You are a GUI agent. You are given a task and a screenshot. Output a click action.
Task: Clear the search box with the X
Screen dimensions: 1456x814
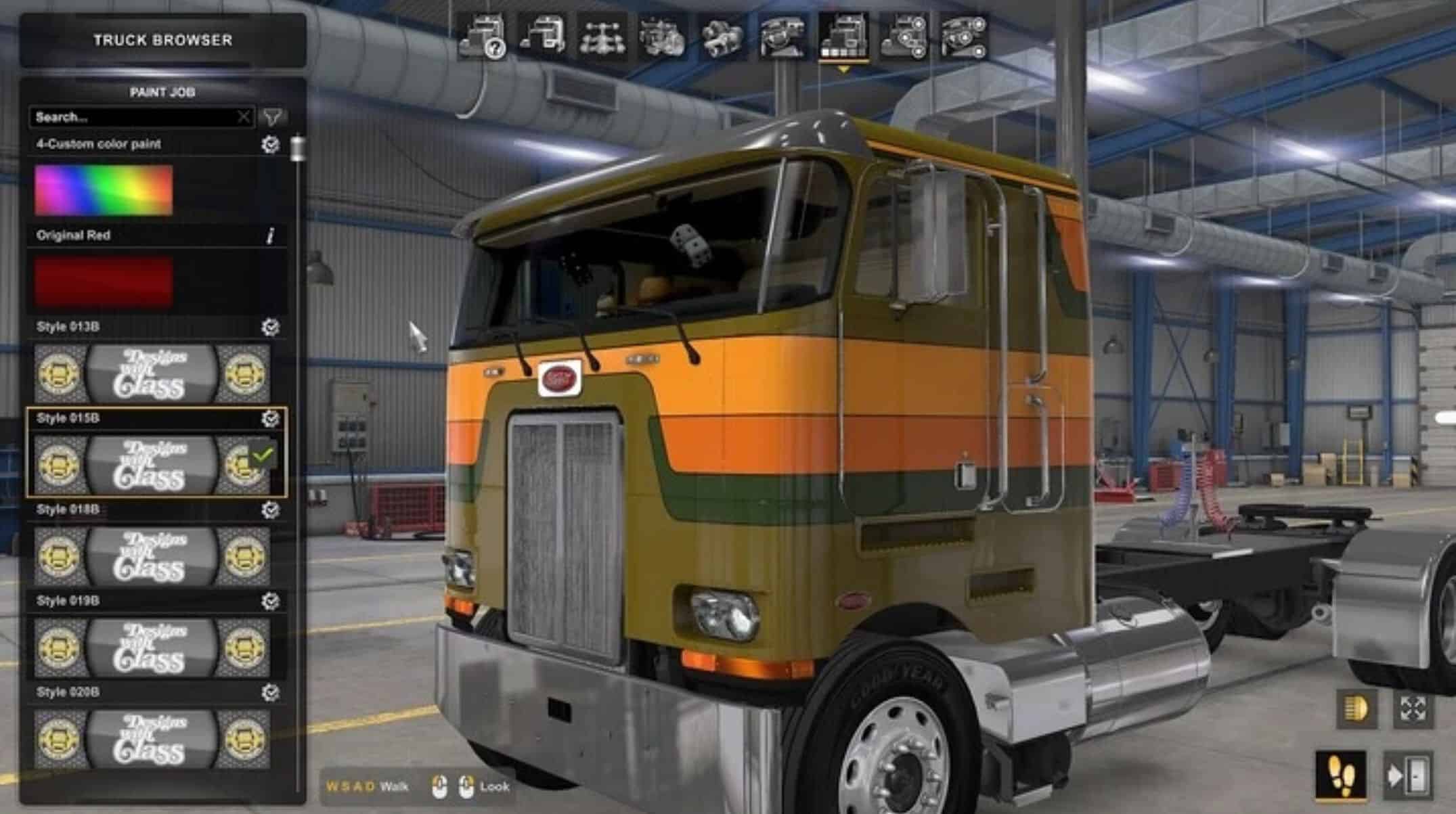click(244, 117)
